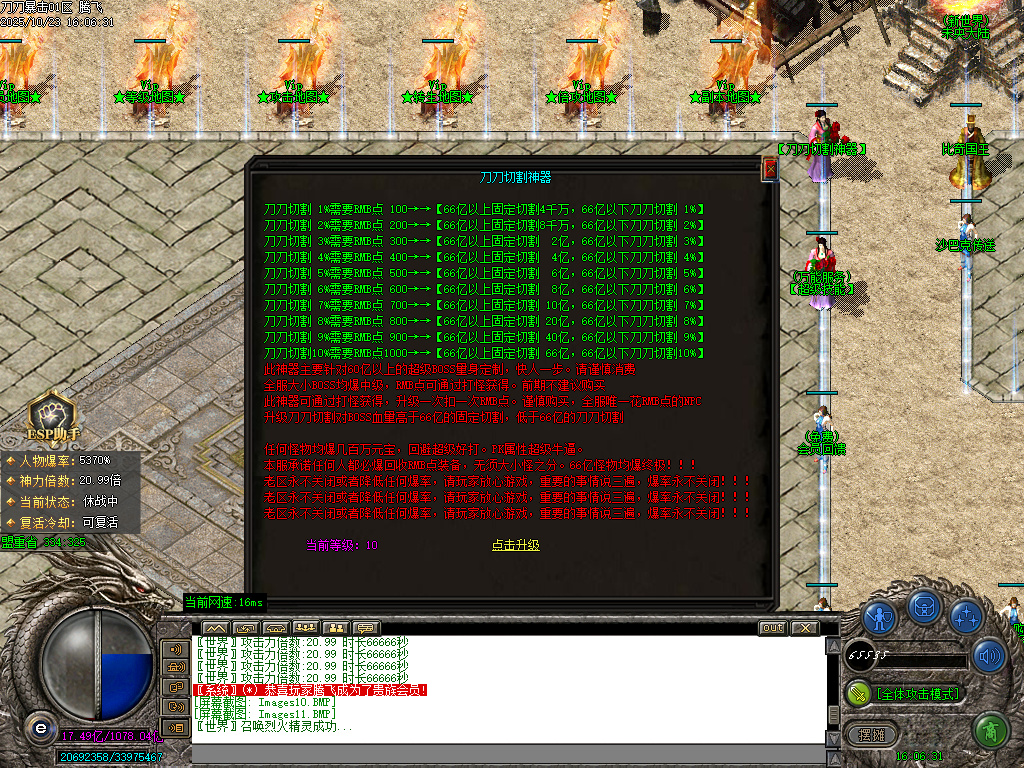Close the 刀刀切割神器 dialog window
This screenshot has width=1024, height=768.
tap(770, 170)
